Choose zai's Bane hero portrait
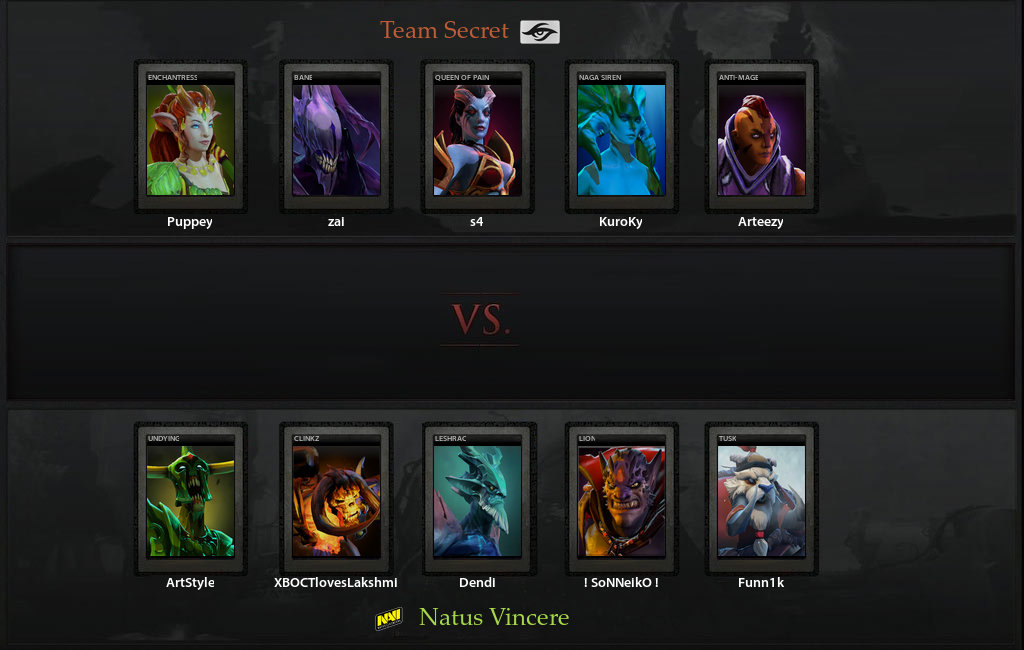The width and height of the screenshot is (1024, 650). tap(336, 137)
